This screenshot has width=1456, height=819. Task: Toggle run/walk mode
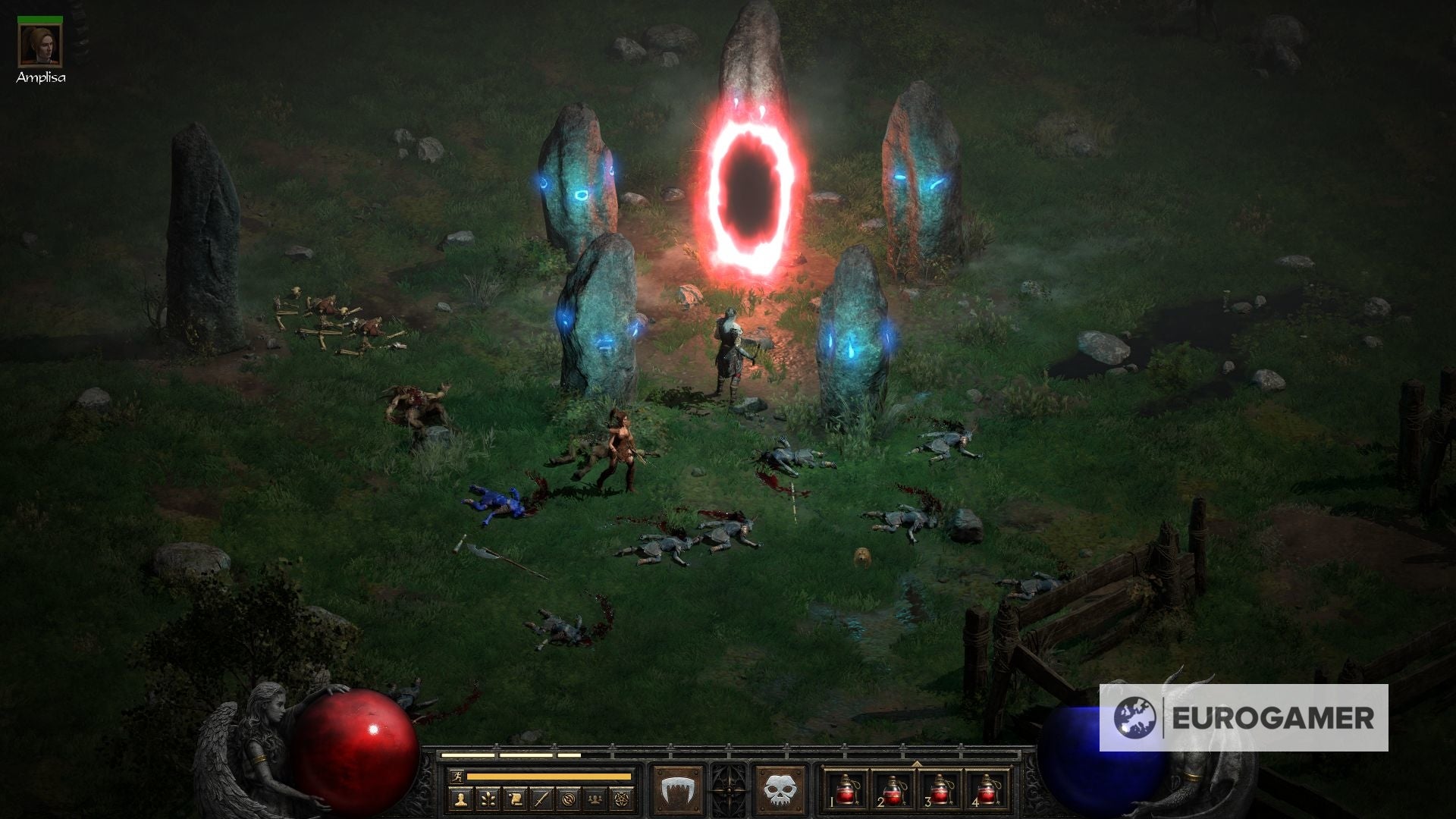click(x=457, y=777)
